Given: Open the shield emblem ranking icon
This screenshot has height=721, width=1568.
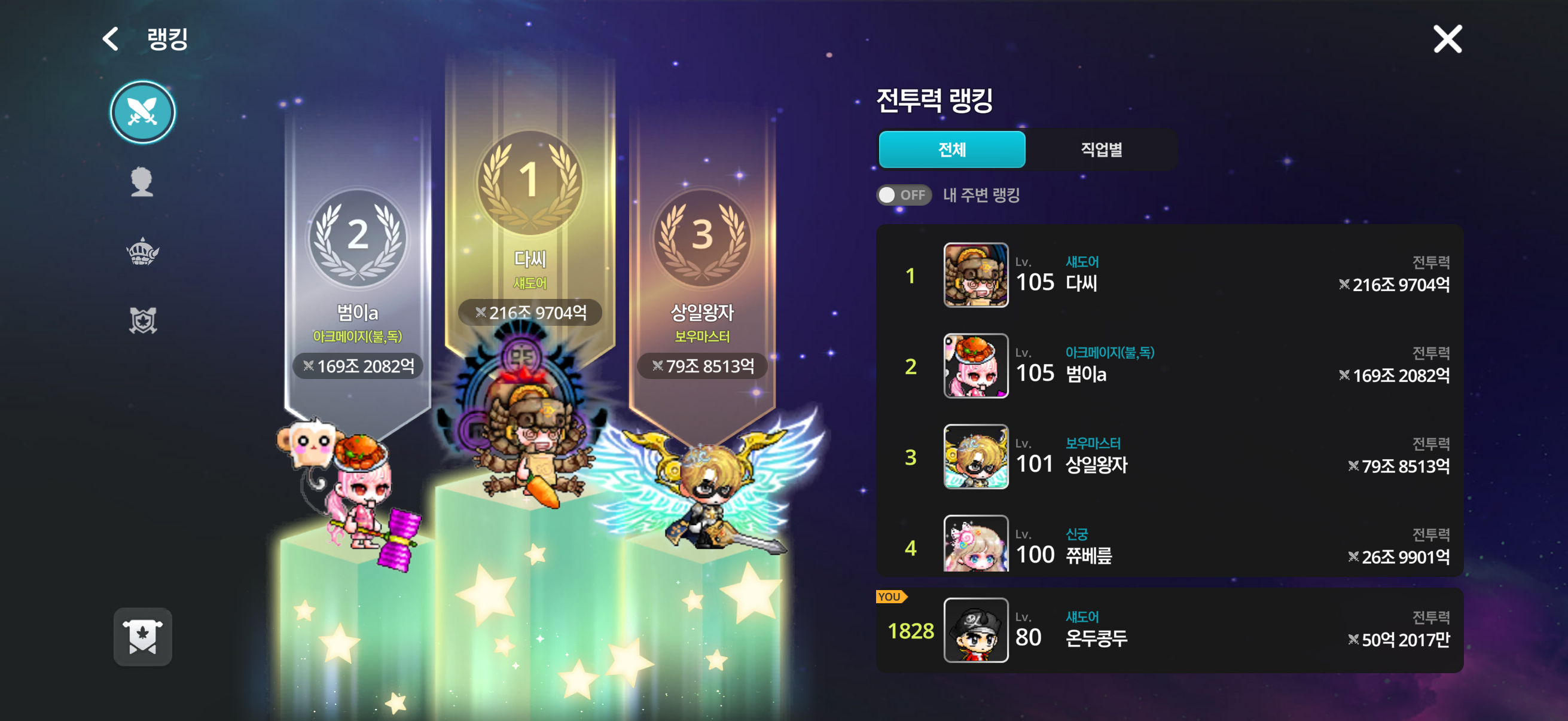Looking at the screenshot, I should pyautogui.click(x=142, y=320).
